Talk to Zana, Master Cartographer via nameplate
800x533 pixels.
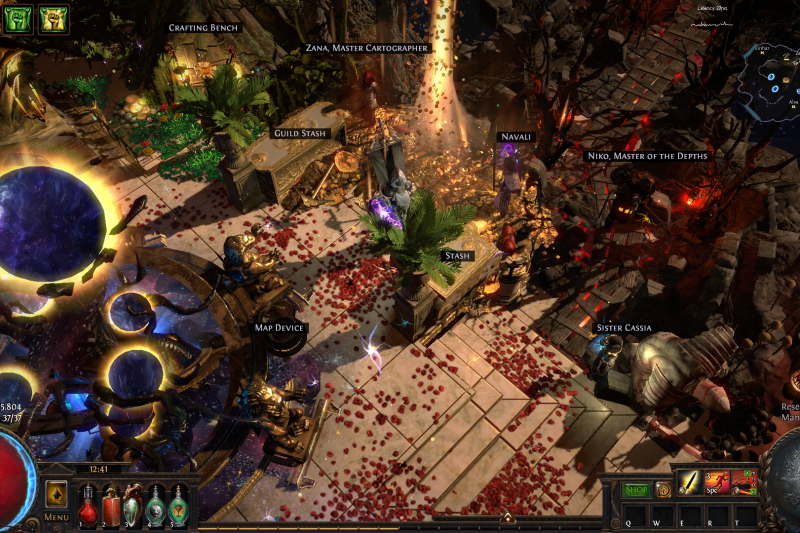click(366, 48)
